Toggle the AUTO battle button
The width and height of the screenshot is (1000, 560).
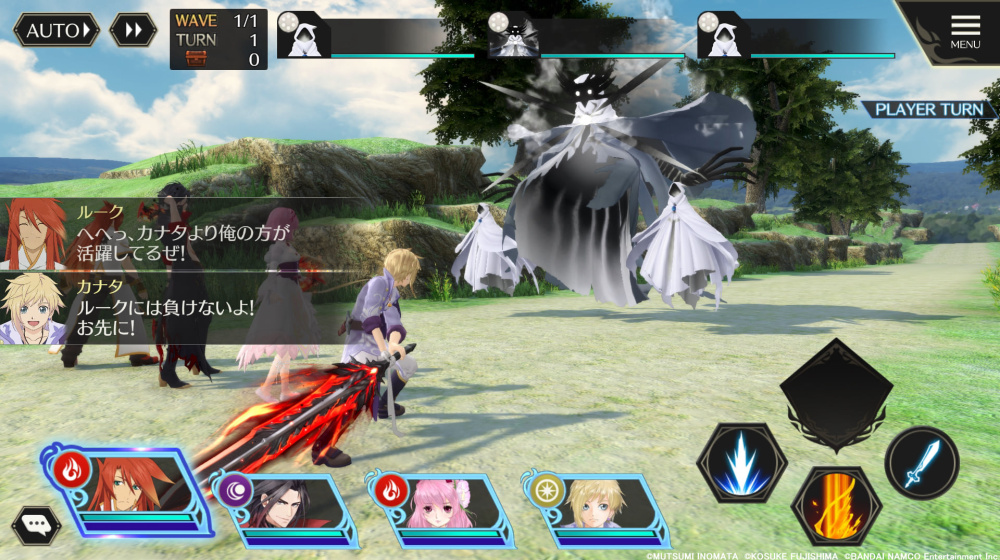pyautogui.click(x=56, y=30)
